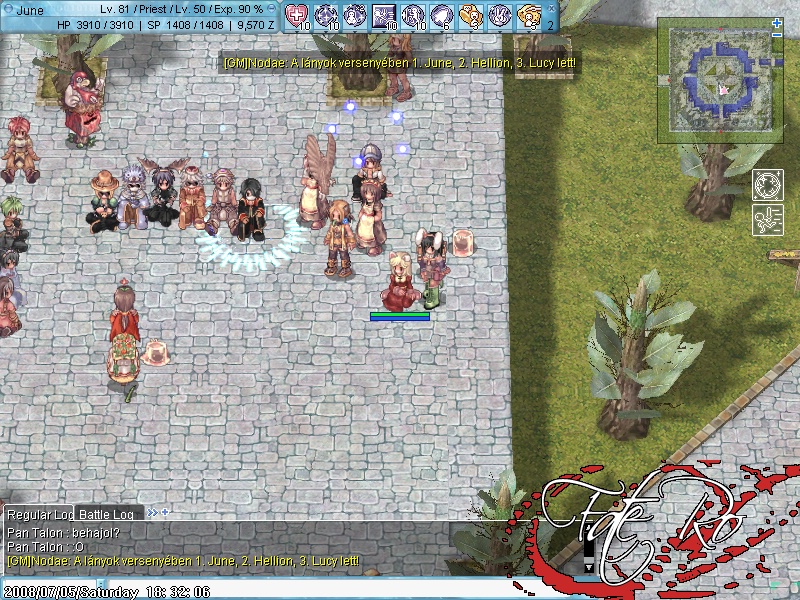The height and width of the screenshot is (600, 800).
Task: Activate the dark starburst skill hotkey
Action: pos(384,15)
